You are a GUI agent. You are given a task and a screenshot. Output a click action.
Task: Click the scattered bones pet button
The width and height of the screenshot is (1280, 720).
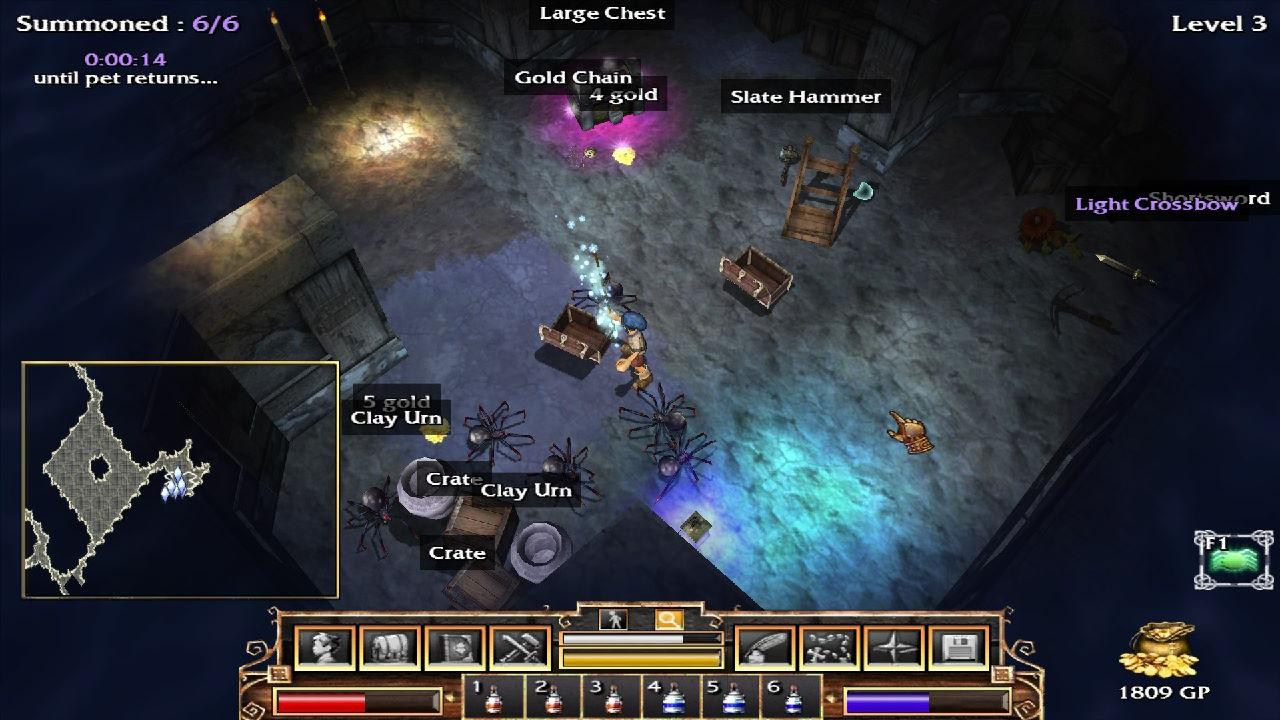click(x=829, y=648)
